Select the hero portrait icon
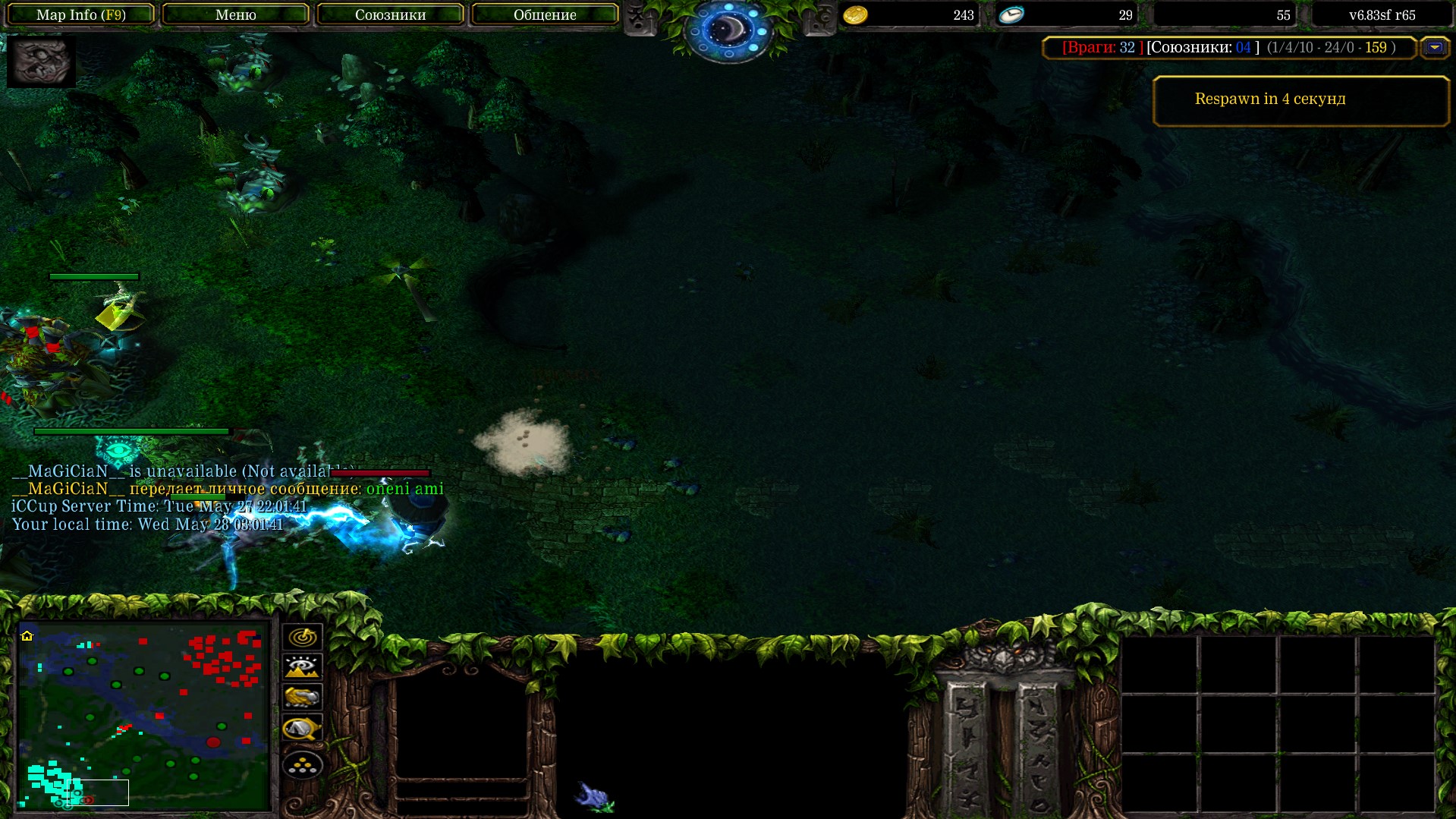Screen dimensions: 1456x819 41,61
